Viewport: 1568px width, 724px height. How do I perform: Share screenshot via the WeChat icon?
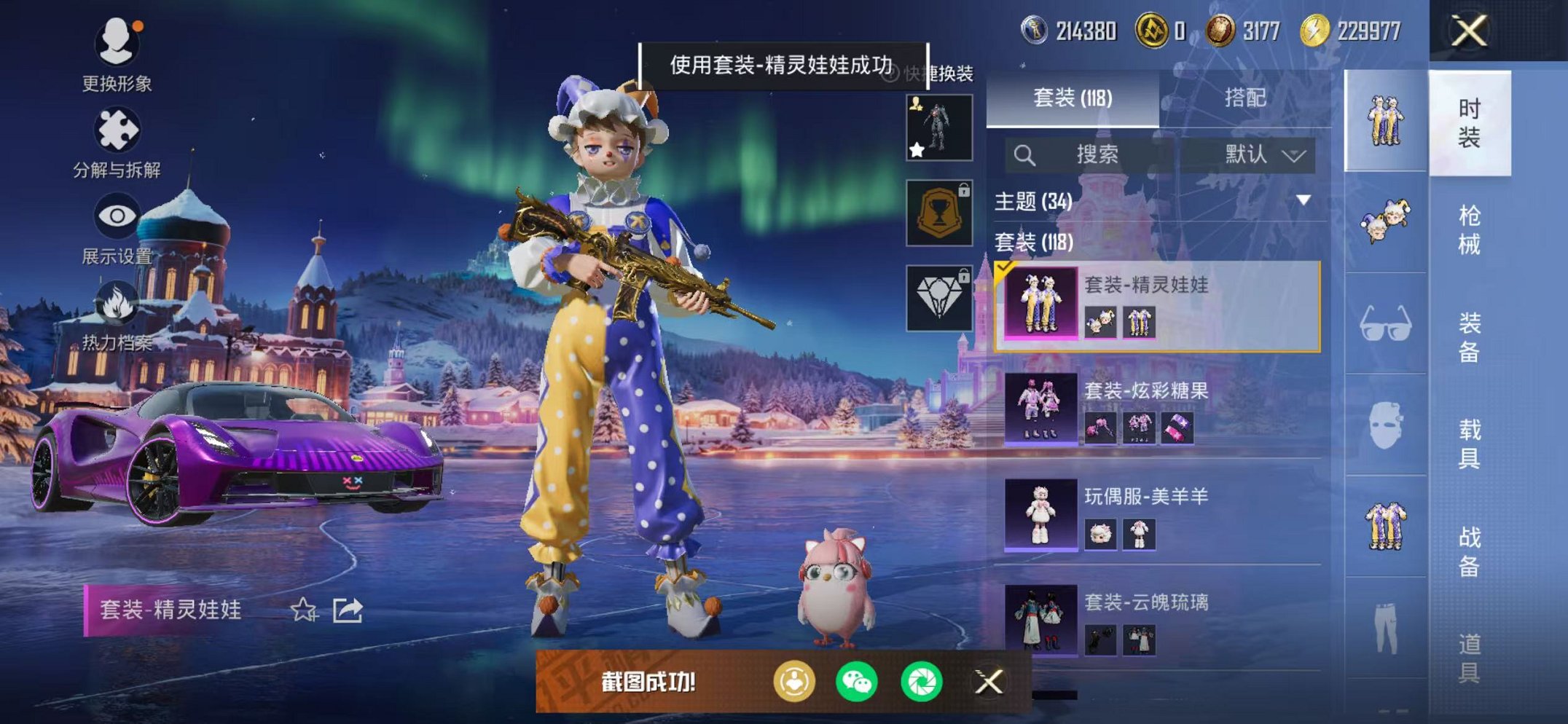pos(857,682)
